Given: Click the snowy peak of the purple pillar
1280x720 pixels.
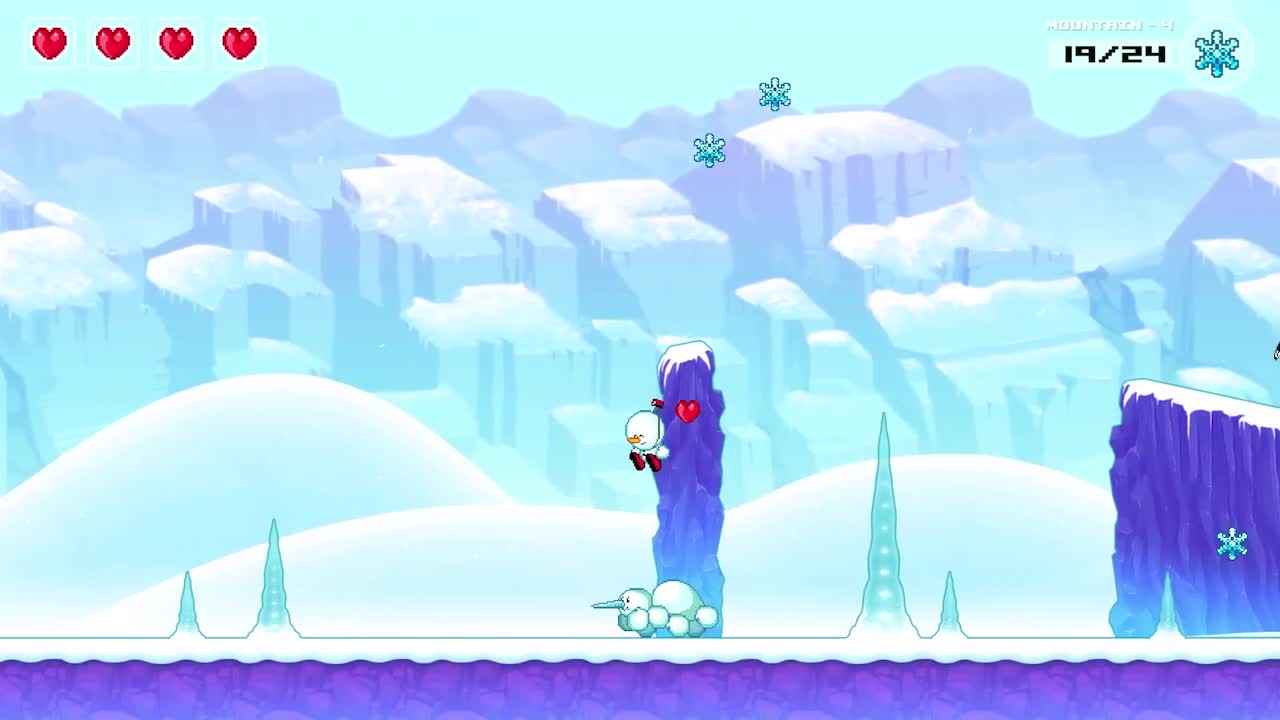Looking at the screenshot, I should click(x=683, y=350).
